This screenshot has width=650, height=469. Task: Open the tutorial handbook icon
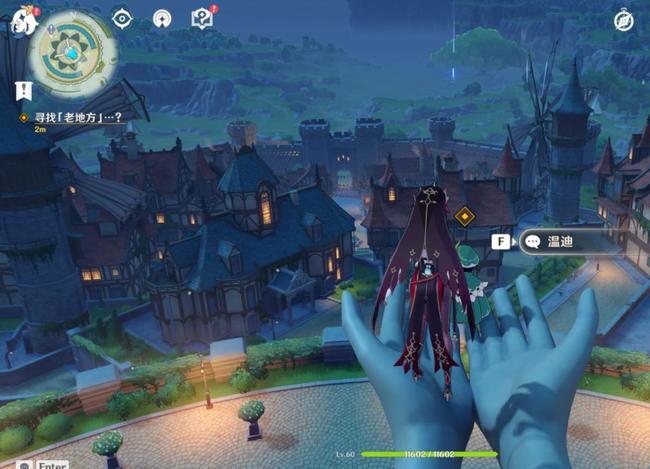tap(202, 18)
